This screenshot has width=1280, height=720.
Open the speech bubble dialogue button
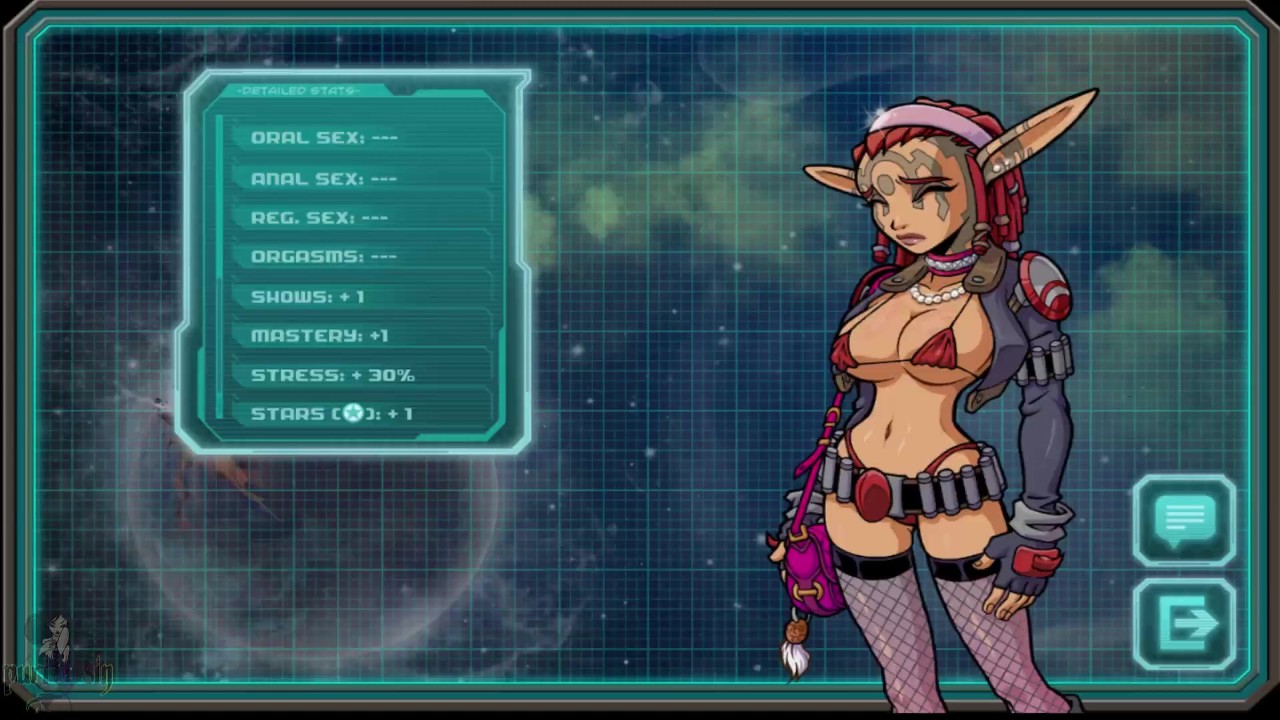(x=1185, y=521)
